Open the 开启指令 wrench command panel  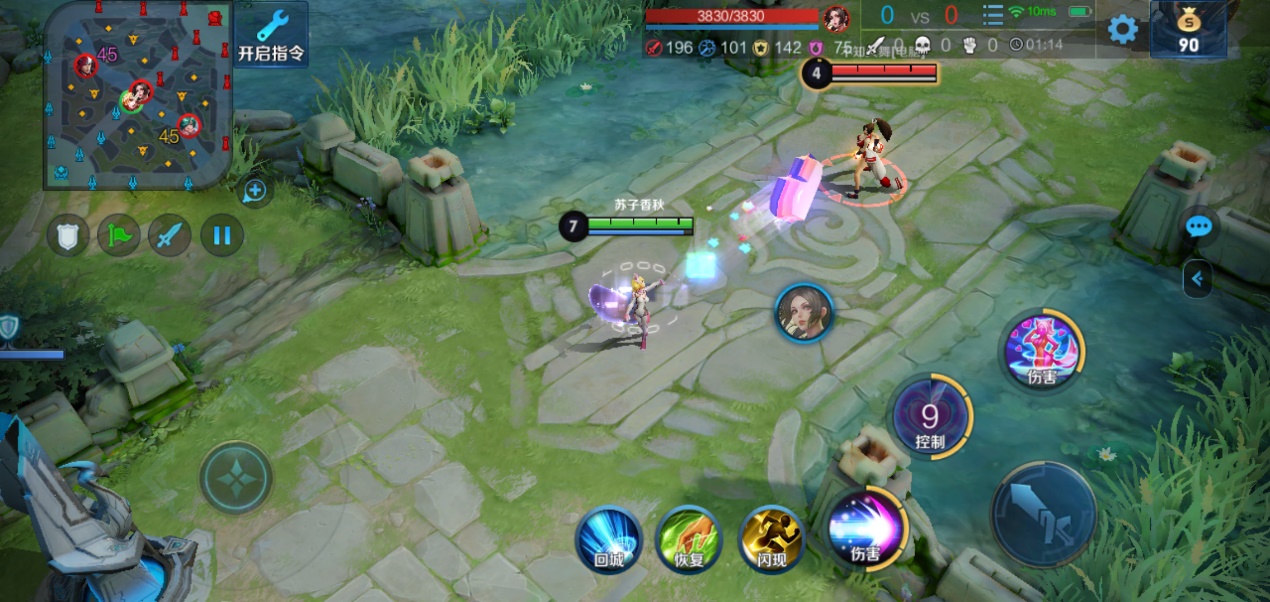coord(272,34)
